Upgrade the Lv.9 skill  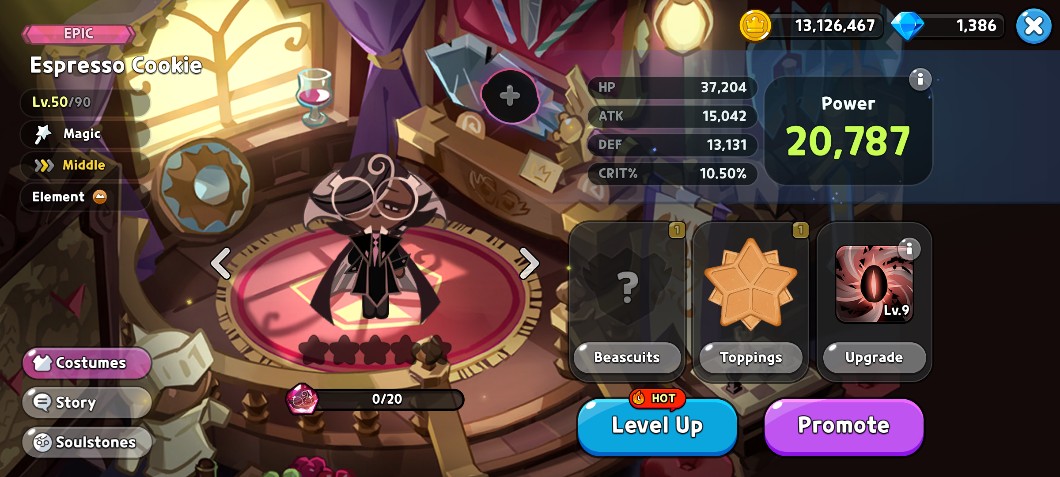tap(874, 357)
